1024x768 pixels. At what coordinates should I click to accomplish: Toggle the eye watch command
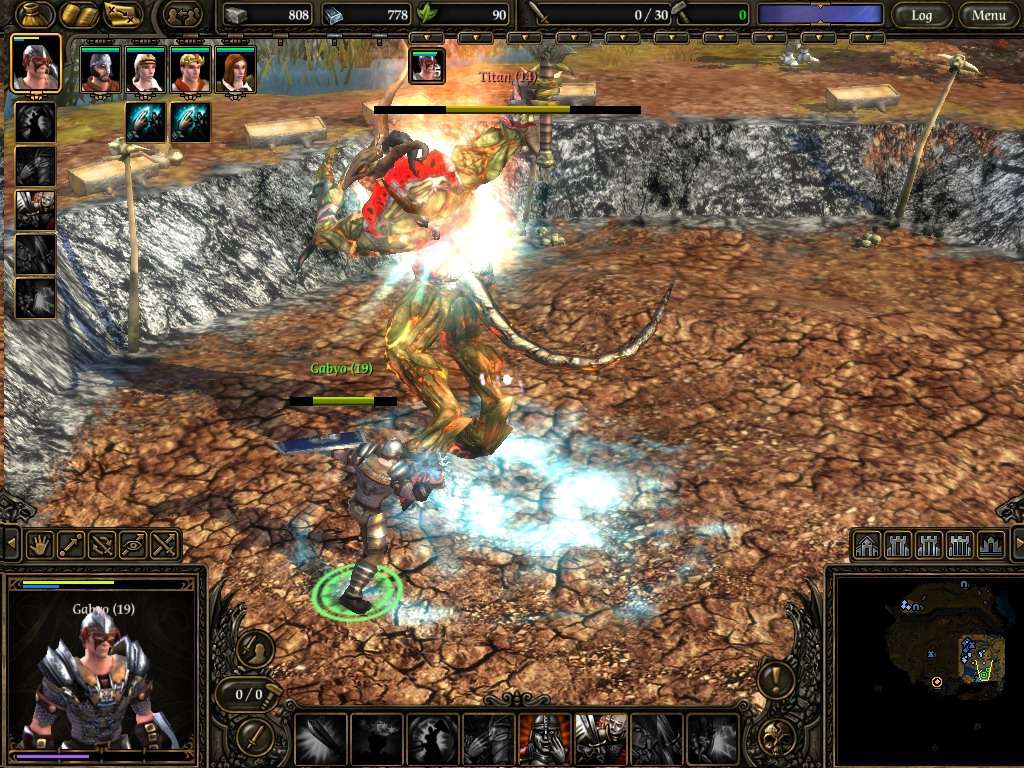pos(133,545)
